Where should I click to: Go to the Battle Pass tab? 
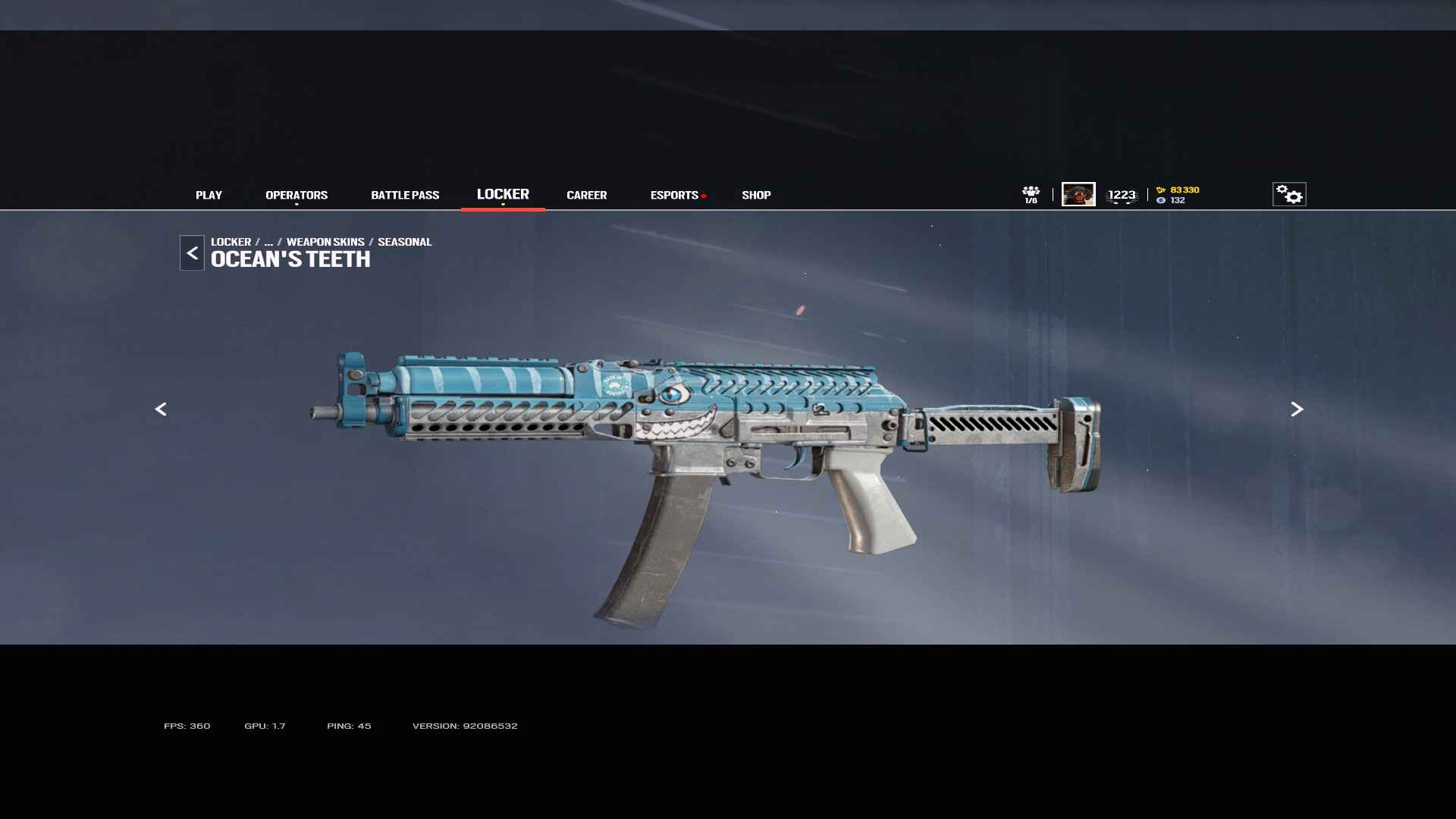click(x=405, y=195)
